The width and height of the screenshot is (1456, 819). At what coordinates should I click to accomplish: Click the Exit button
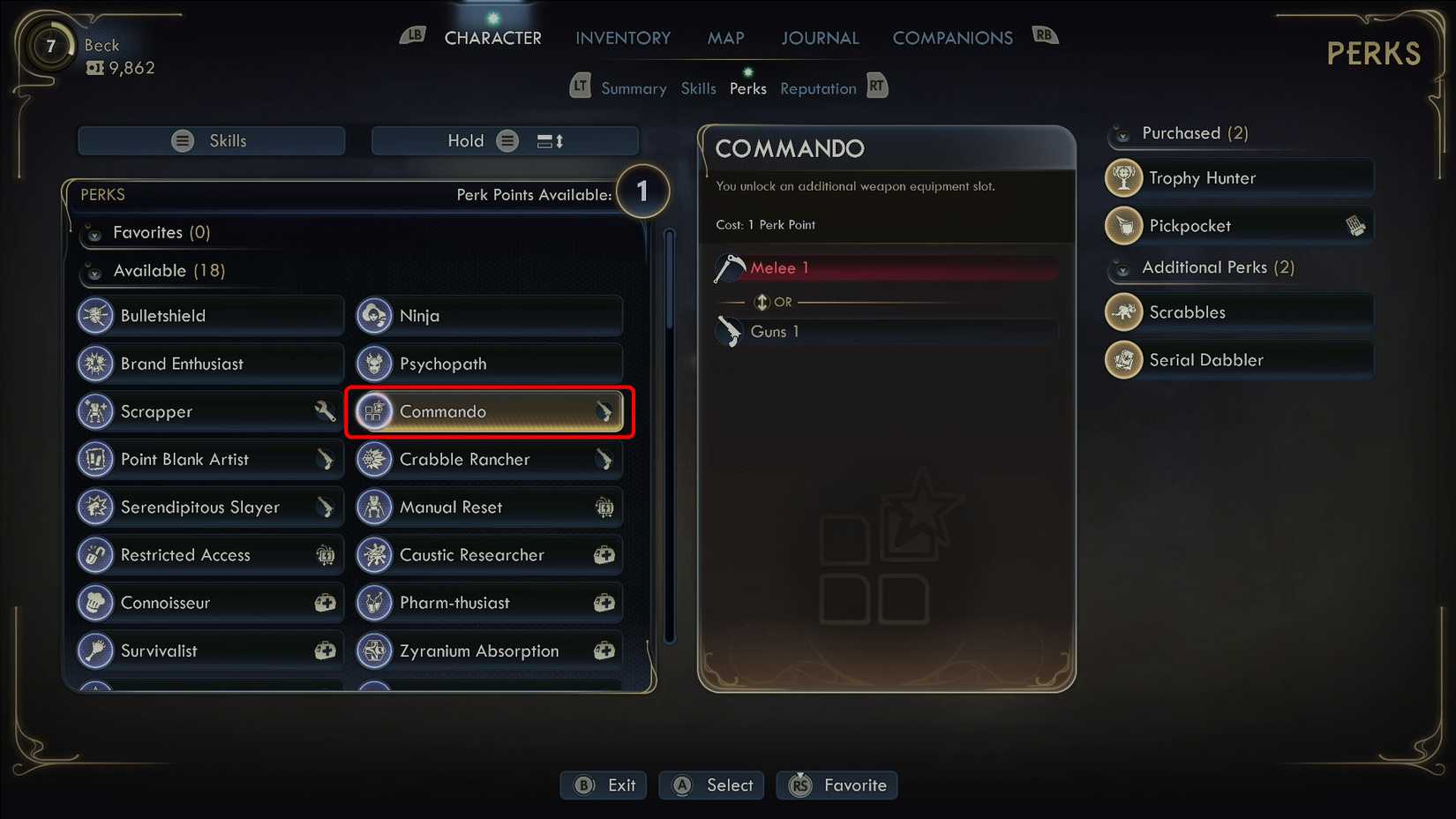(x=604, y=785)
